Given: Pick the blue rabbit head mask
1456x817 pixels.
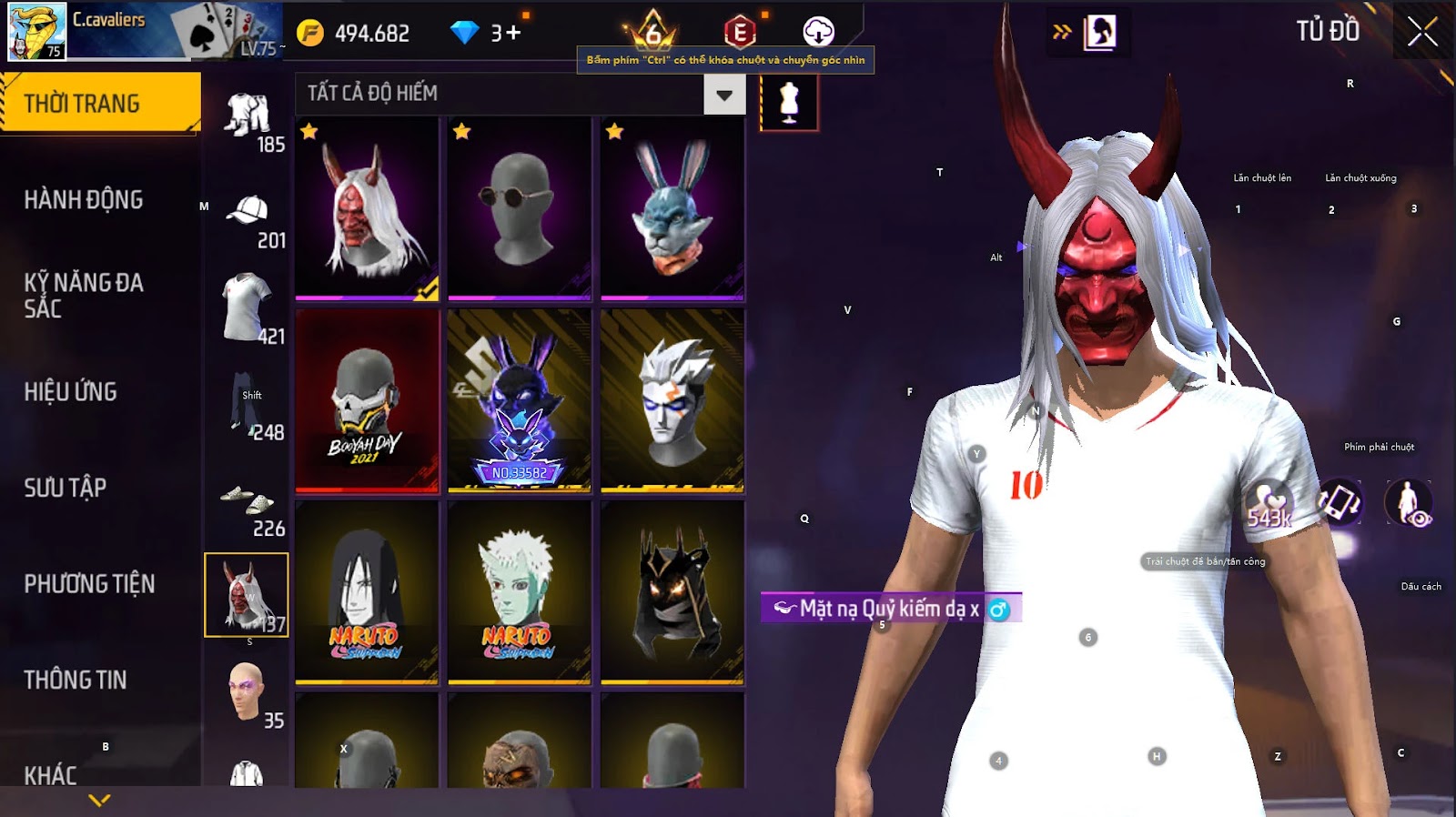Looking at the screenshot, I should 672,208.
